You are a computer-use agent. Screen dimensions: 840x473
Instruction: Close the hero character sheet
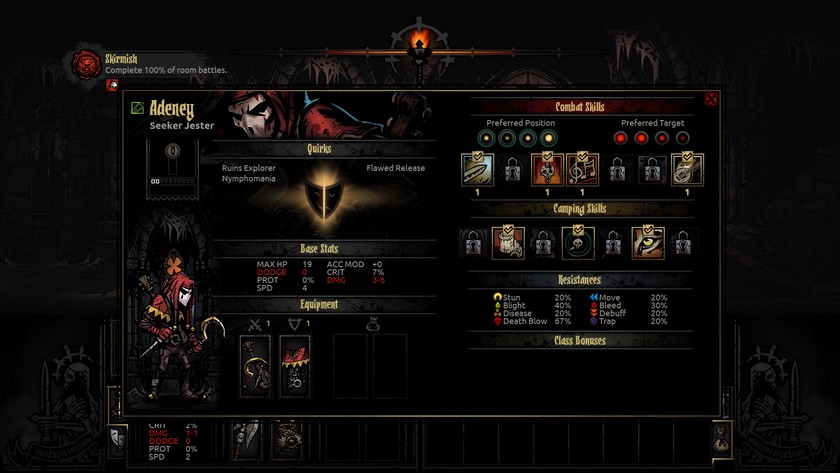tap(711, 99)
